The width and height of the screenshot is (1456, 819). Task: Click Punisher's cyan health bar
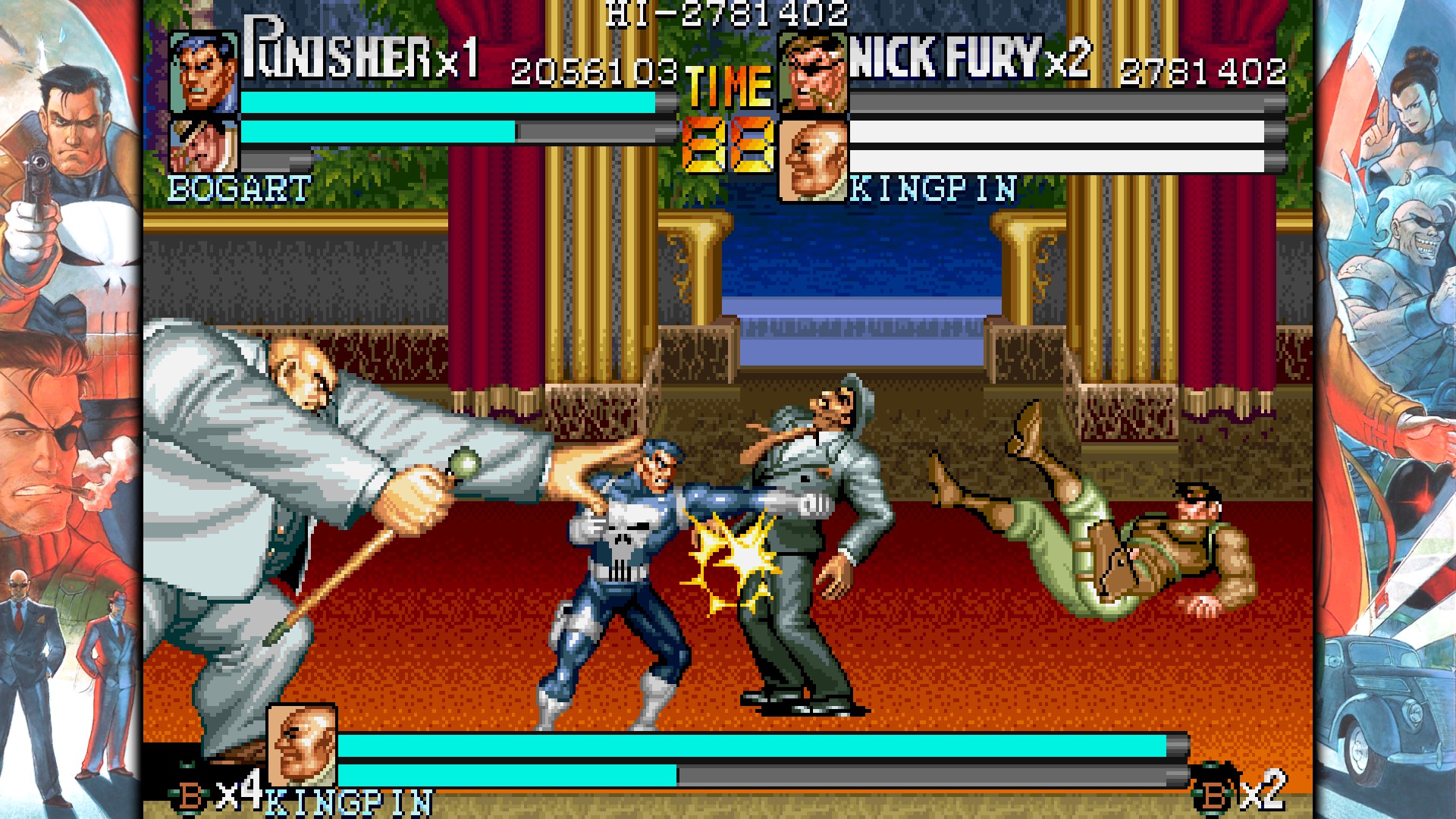point(447,101)
